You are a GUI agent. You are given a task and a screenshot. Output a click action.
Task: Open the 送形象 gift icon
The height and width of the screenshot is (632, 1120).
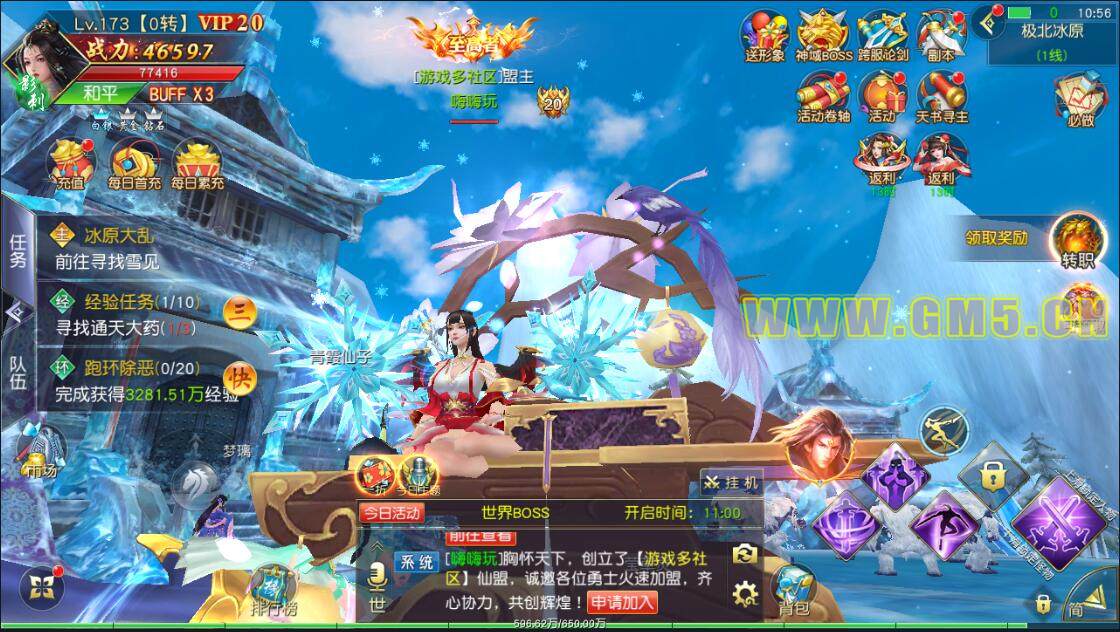[x=765, y=34]
